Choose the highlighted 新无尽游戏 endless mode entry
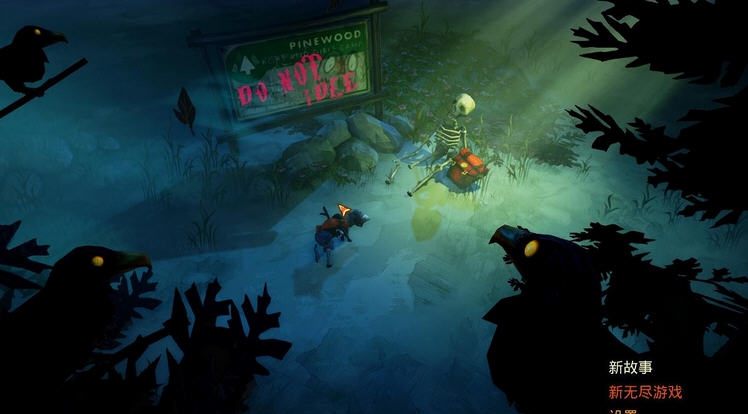This screenshot has width=748, height=414. pos(645,391)
